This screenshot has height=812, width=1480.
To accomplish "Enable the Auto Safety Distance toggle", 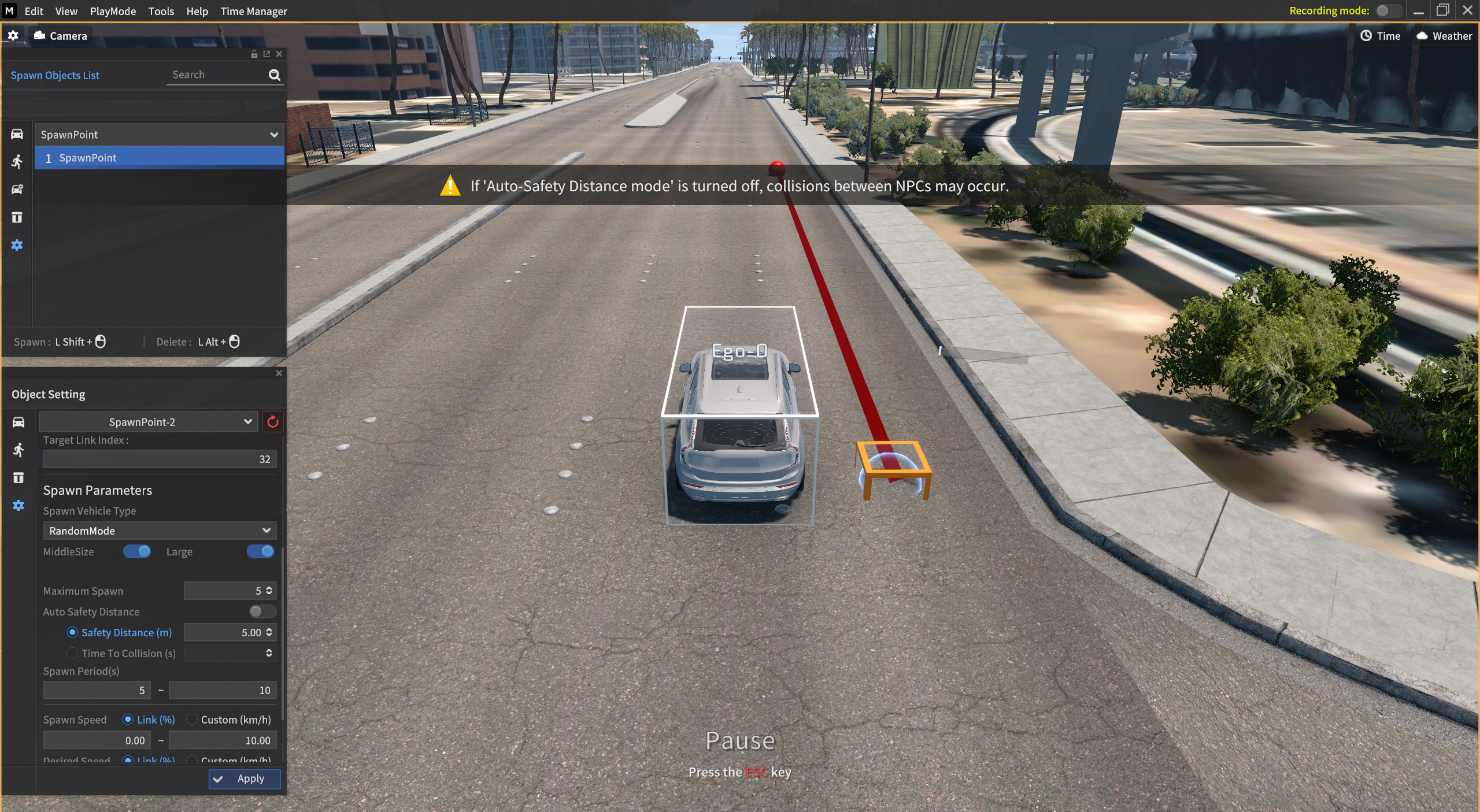I will click(262, 611).
